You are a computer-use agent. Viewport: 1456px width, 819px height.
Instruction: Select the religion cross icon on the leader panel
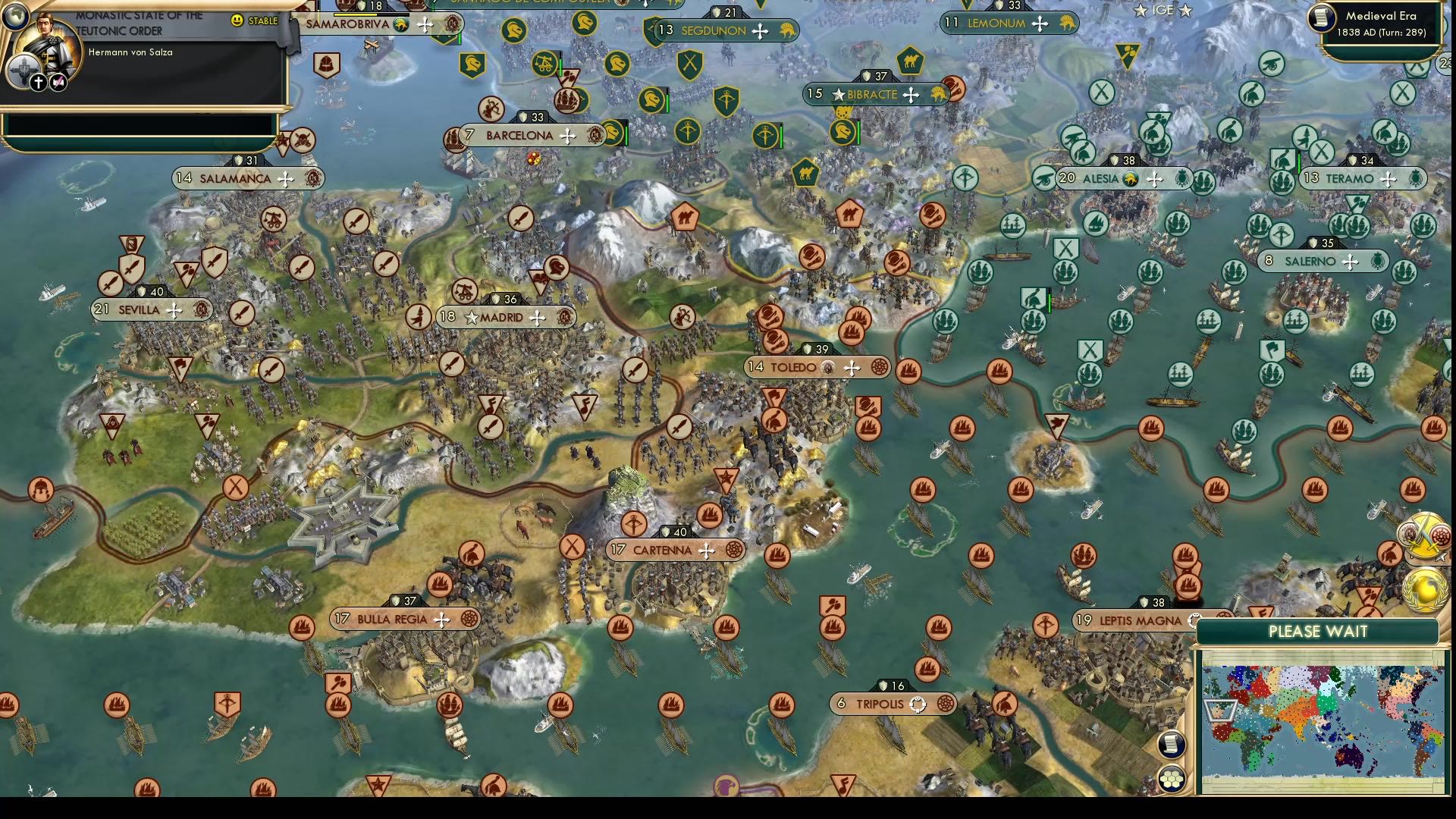point(39,83)
